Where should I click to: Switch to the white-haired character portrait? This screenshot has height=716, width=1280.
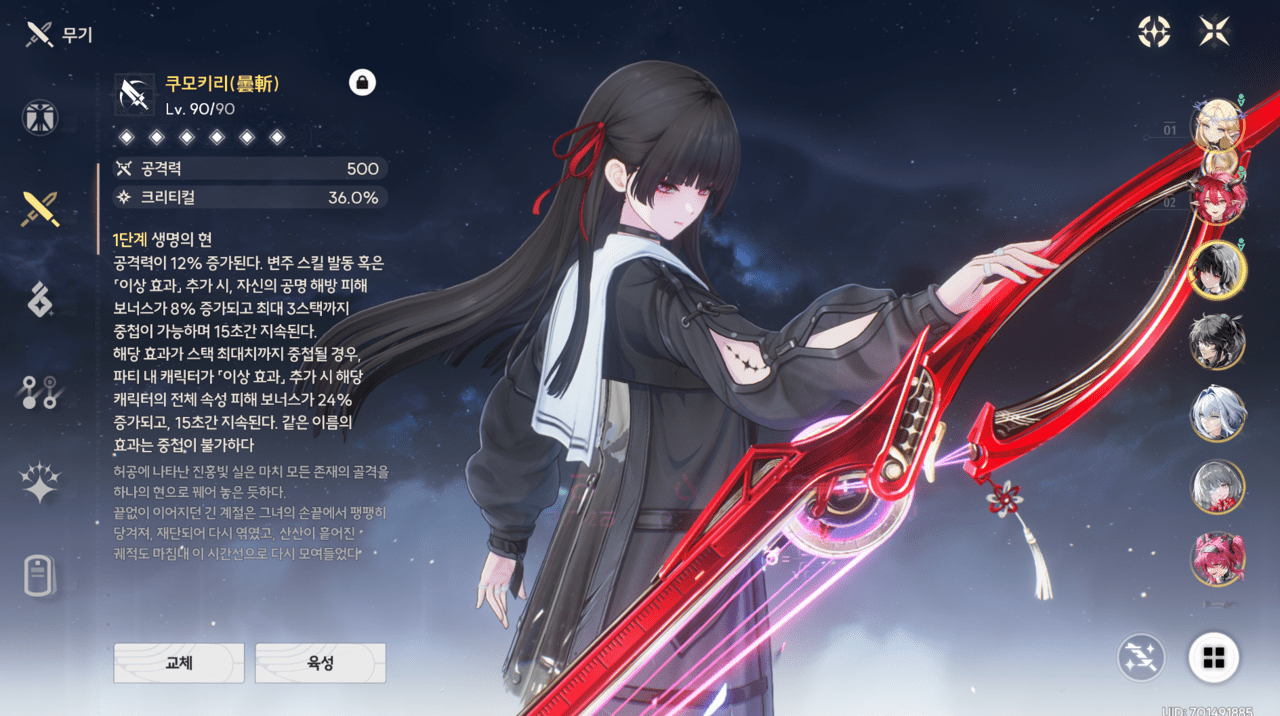[1217, 414]
